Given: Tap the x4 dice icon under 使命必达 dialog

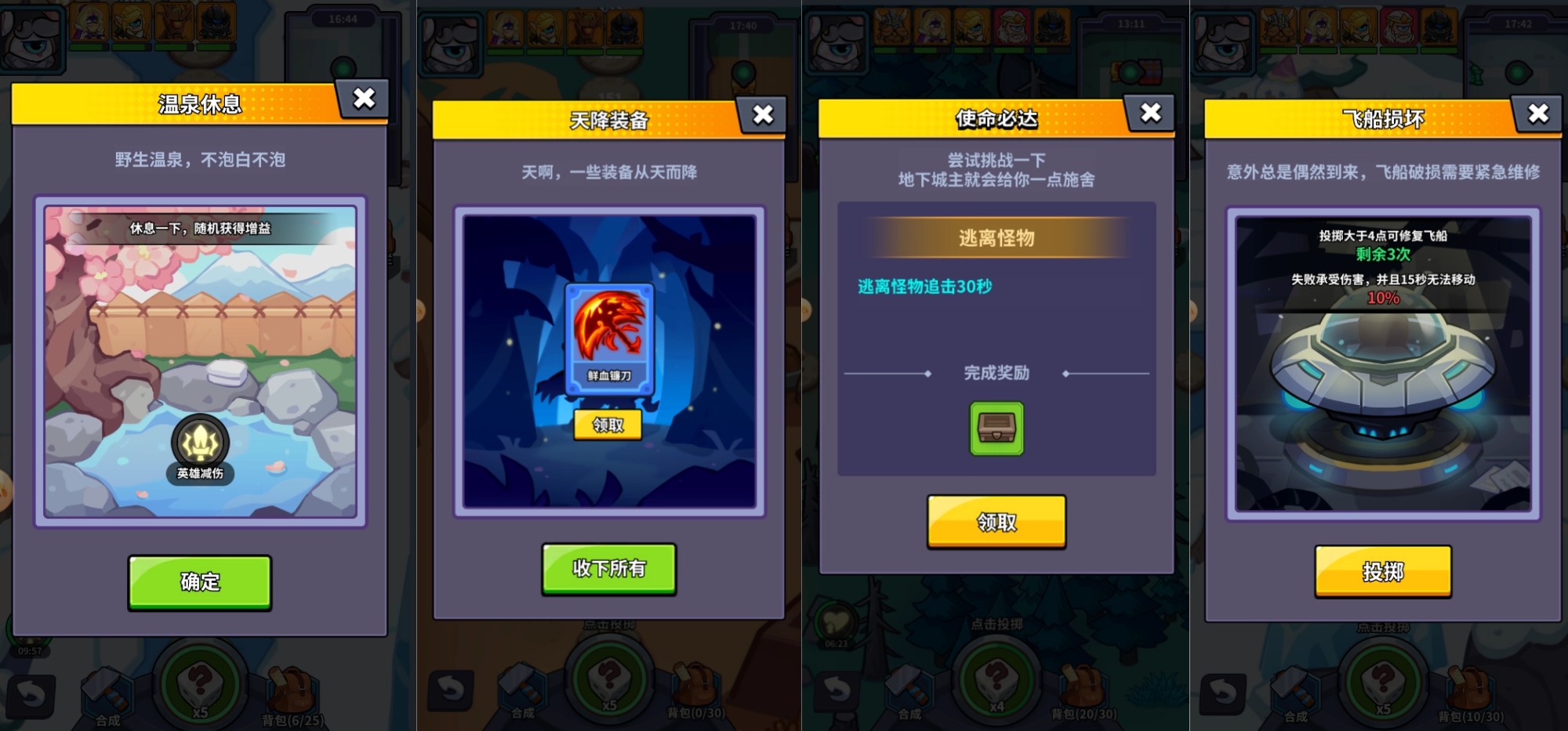Looking at the screenshot, I should pos(996,683).
